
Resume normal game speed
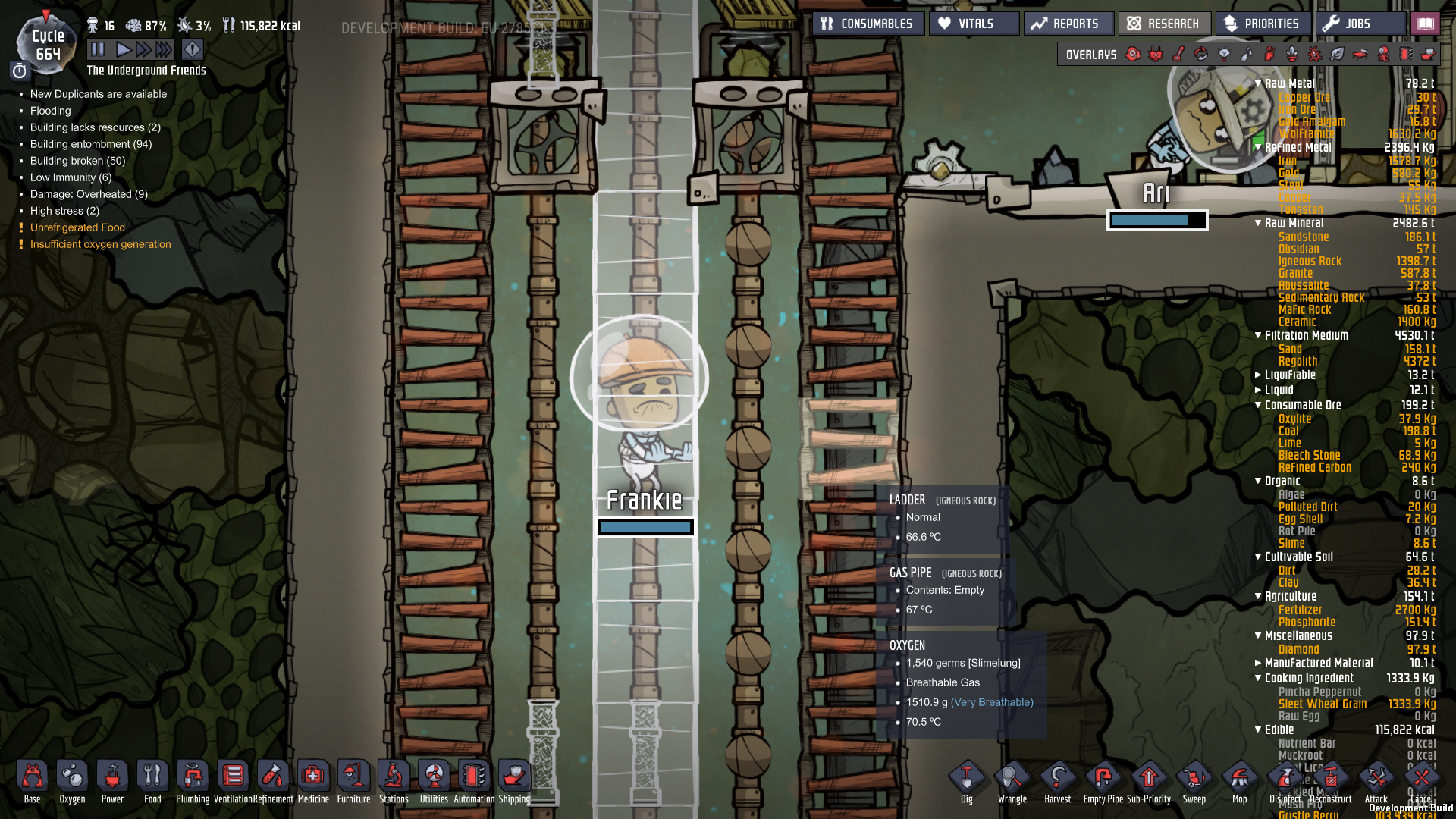pyautogui.click(x=124, y=49)
